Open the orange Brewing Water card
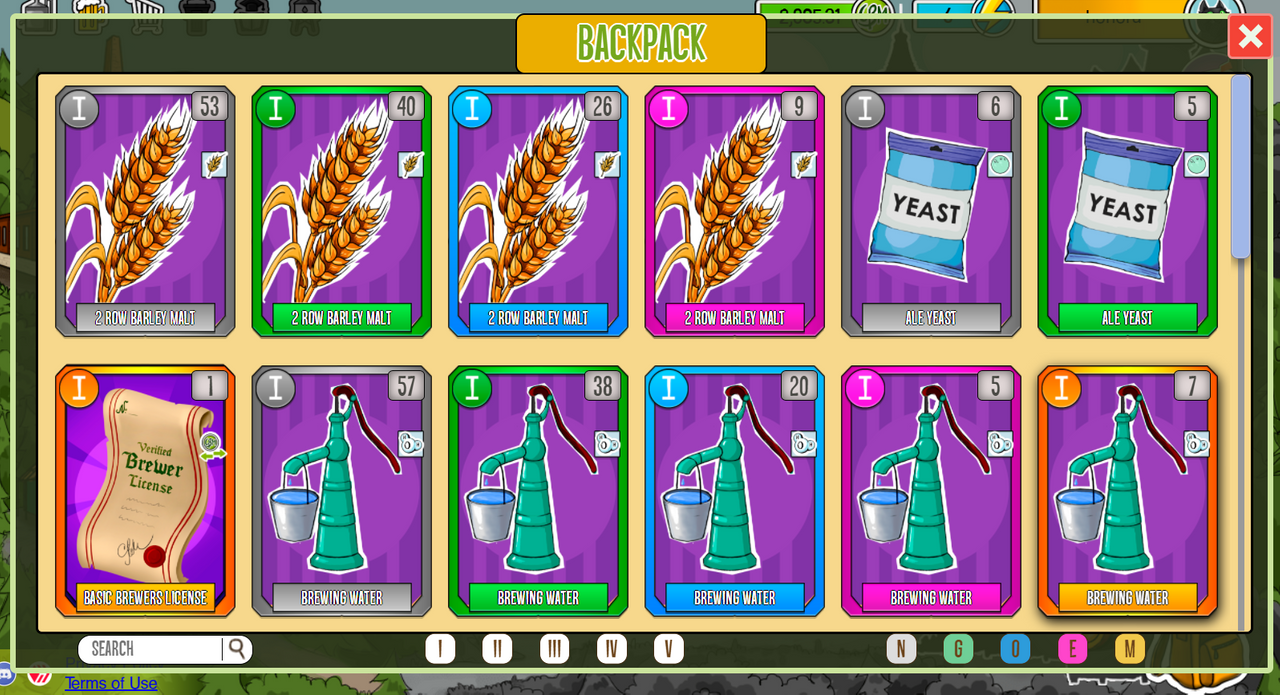 (1127, 491)
